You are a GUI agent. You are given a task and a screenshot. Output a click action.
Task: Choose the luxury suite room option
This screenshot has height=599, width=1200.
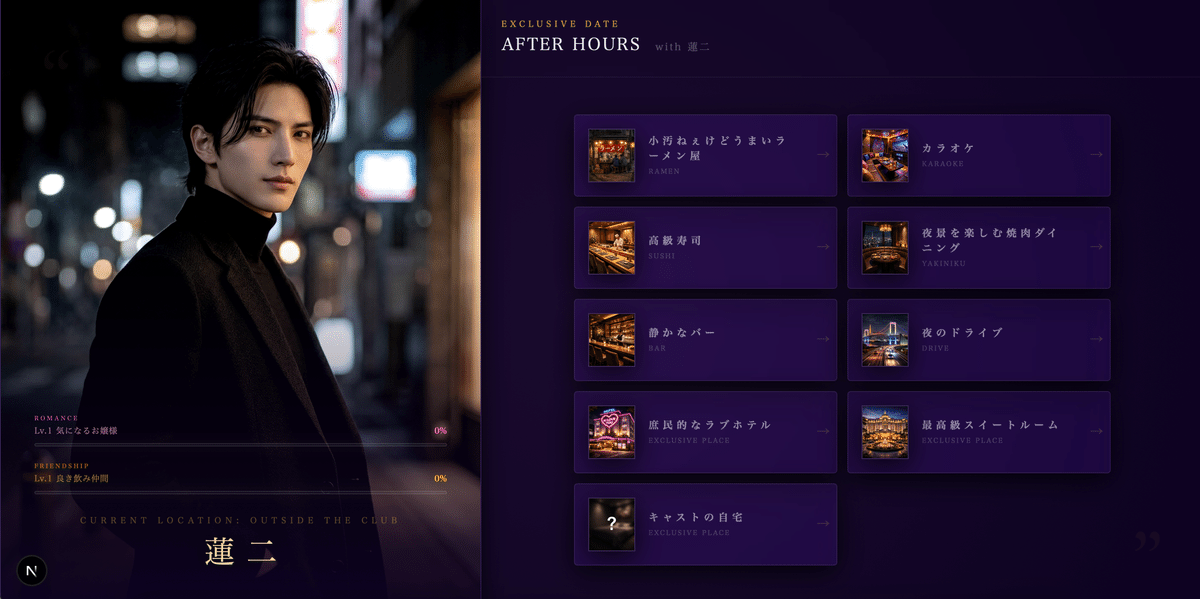pos(978,432)
